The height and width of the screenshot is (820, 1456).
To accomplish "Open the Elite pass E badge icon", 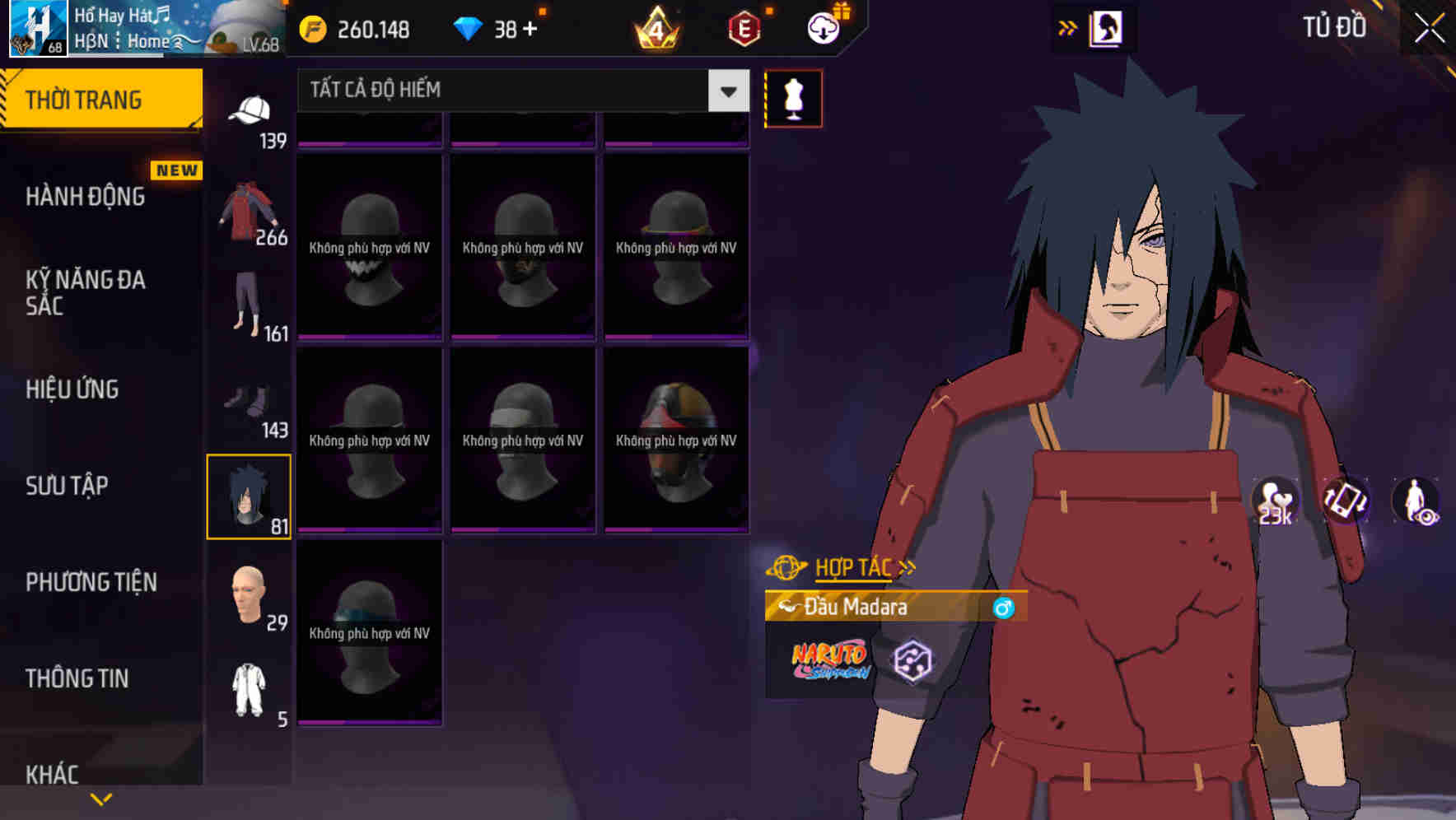I will point(743,28).
